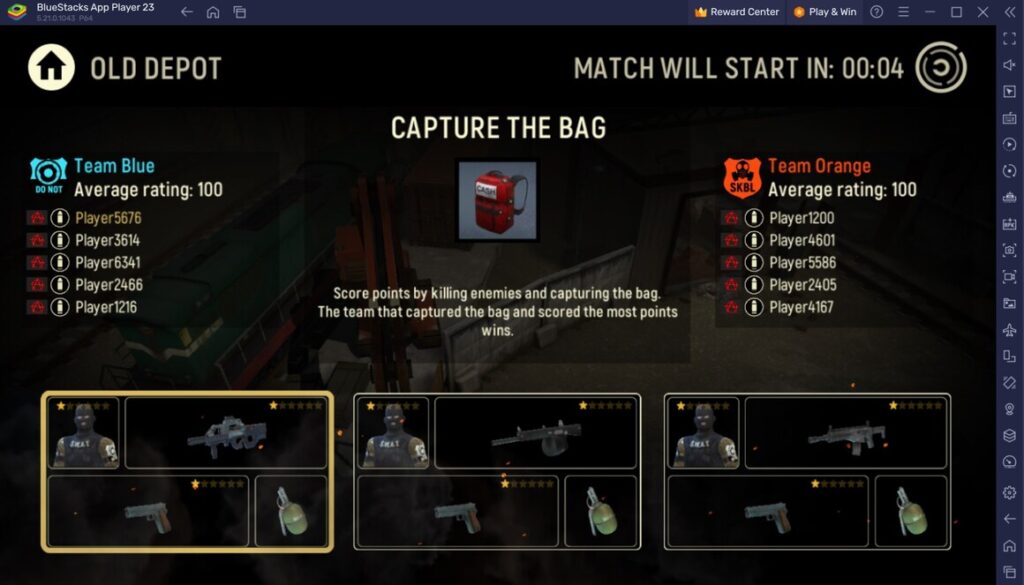Select Player5586 in Team Orange list

pos(802,262)
